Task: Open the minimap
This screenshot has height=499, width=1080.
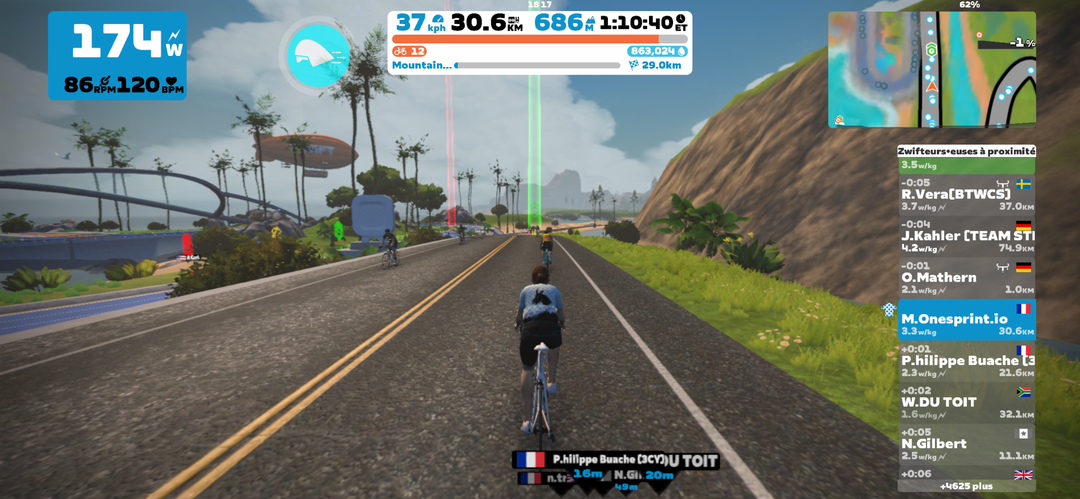Action: (x=931, y=69)
